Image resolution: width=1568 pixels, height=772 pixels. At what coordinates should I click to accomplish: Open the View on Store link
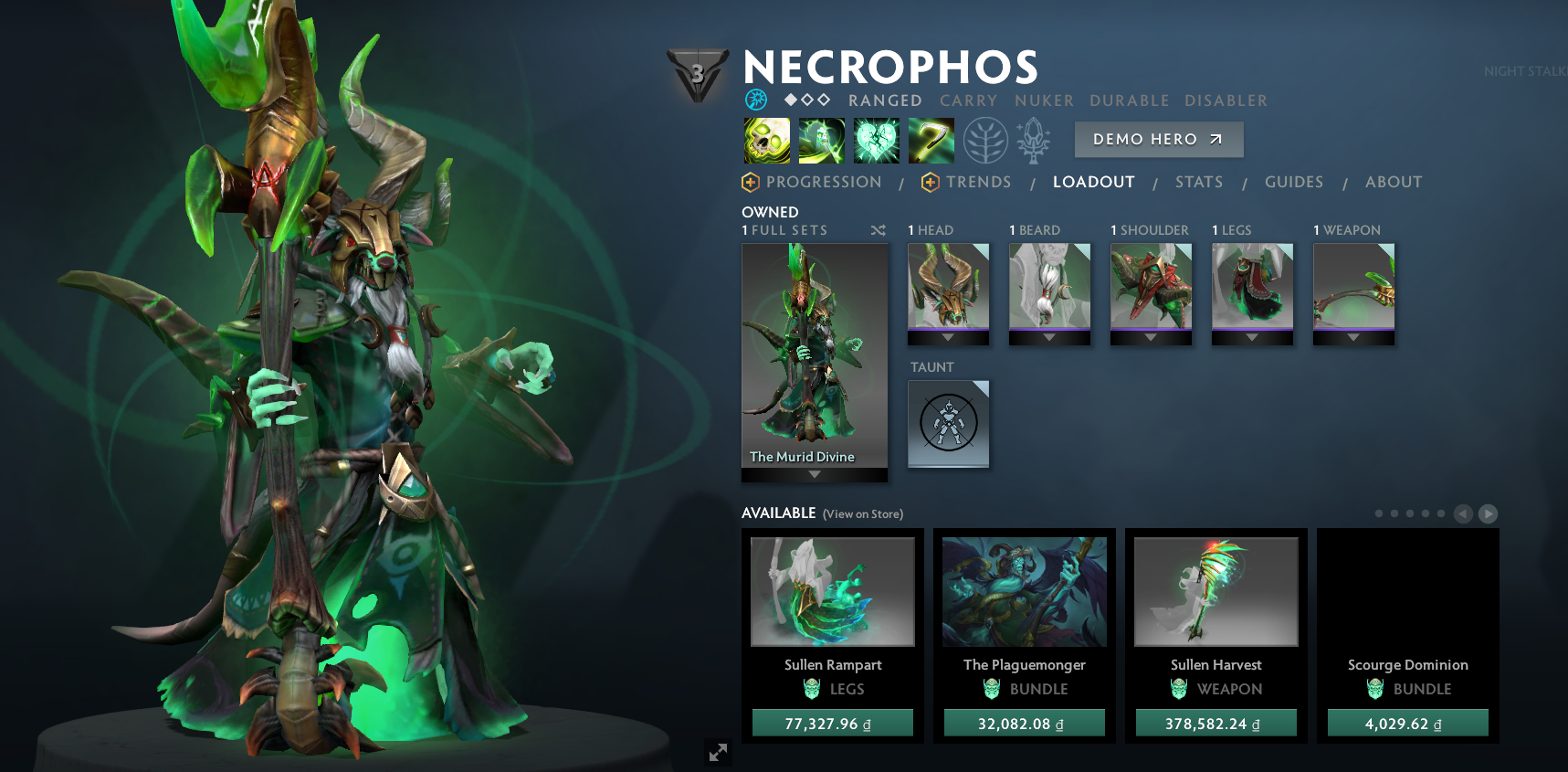861,514
